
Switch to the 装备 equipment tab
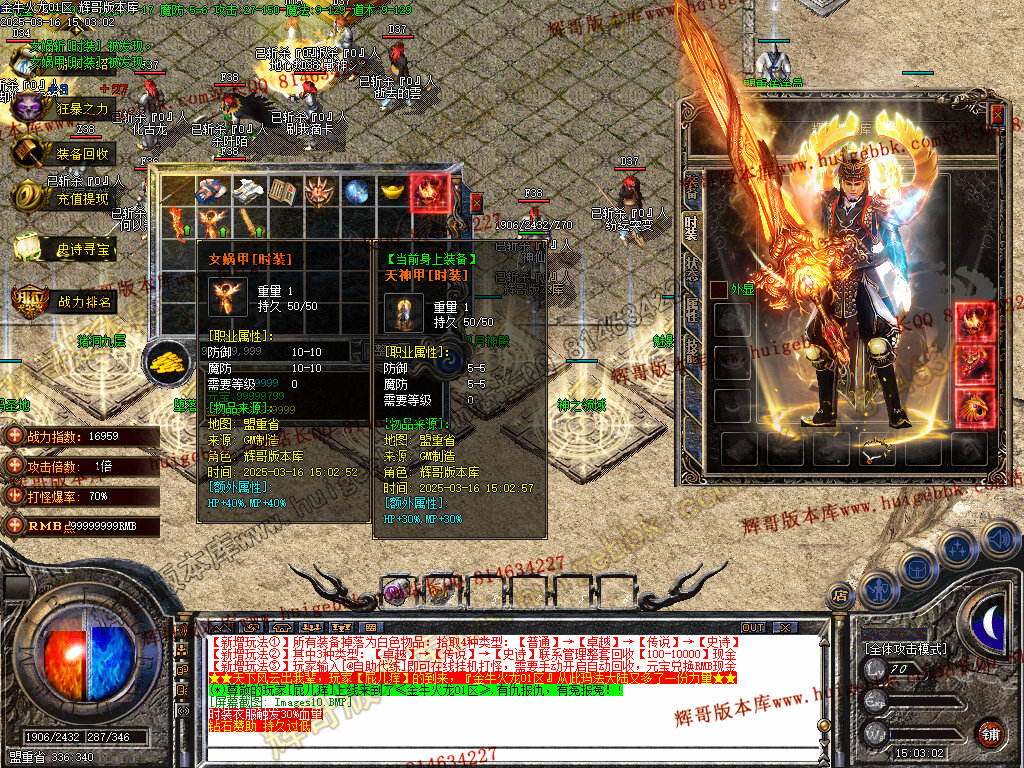(x=690, y=186)
